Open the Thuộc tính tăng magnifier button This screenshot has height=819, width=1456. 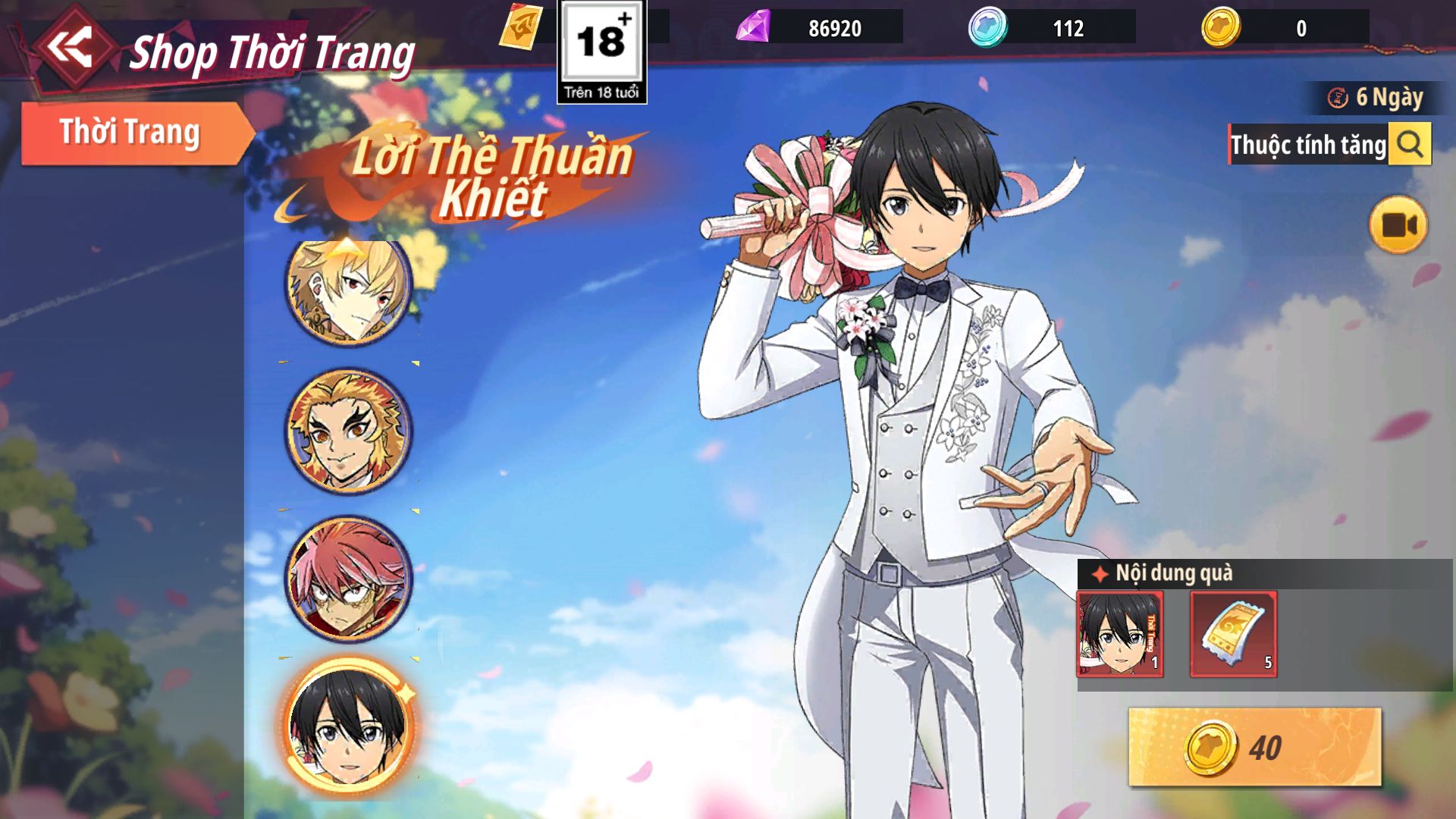click(x=1410, y=144)
